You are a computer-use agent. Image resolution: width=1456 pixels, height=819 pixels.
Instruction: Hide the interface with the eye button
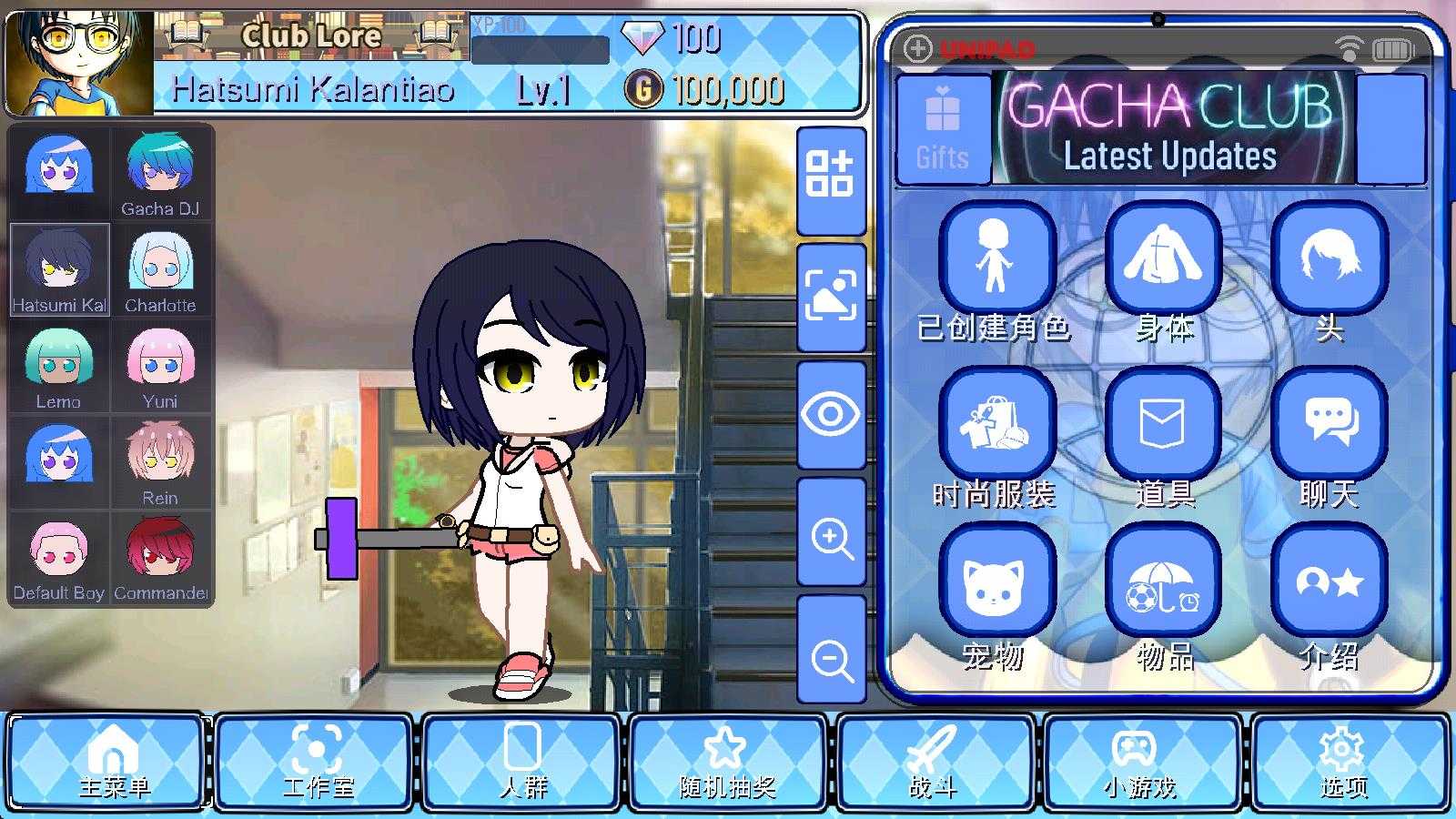[830, 415]
